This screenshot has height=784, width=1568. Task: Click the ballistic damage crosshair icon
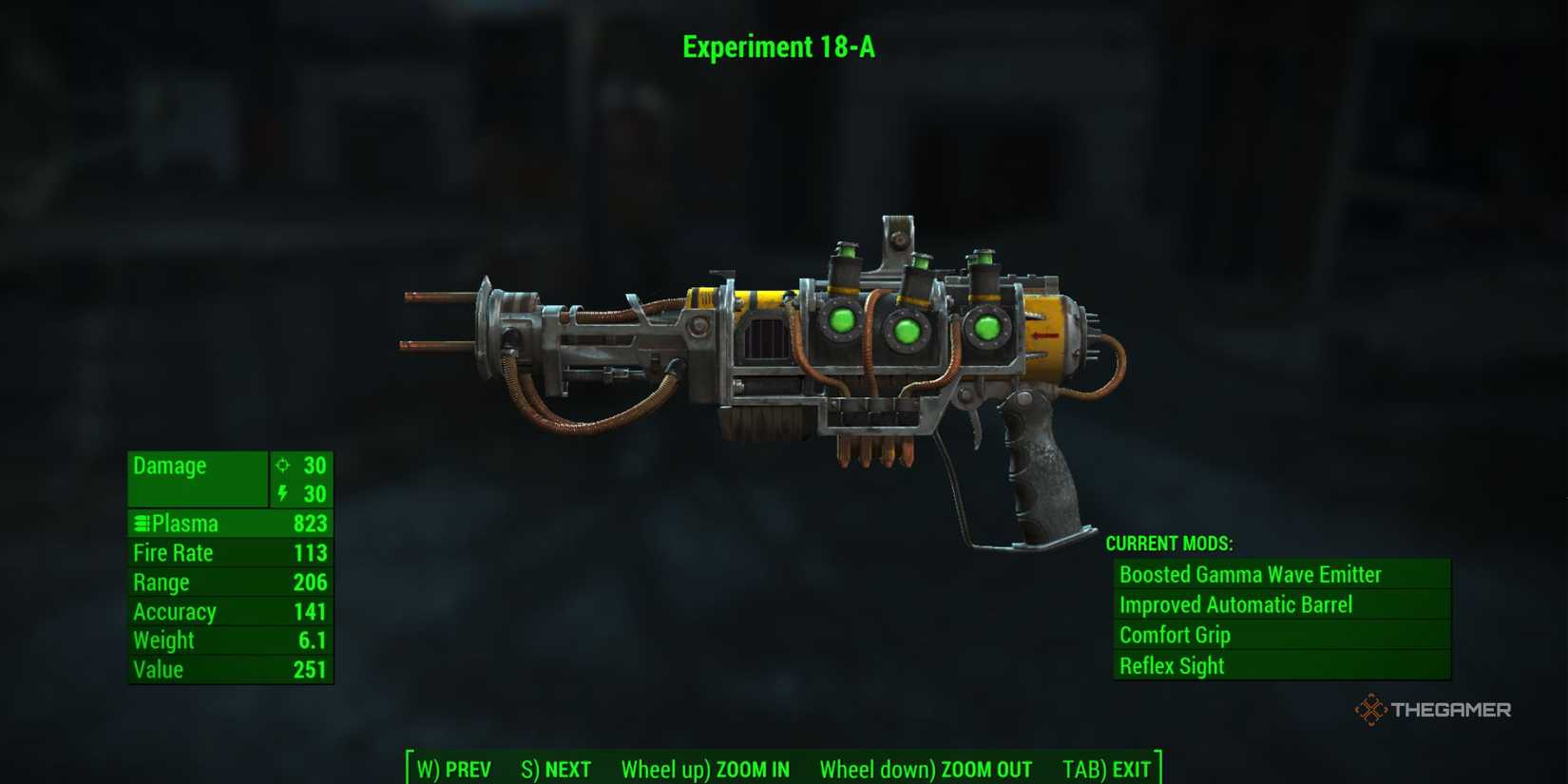(282, 466)
